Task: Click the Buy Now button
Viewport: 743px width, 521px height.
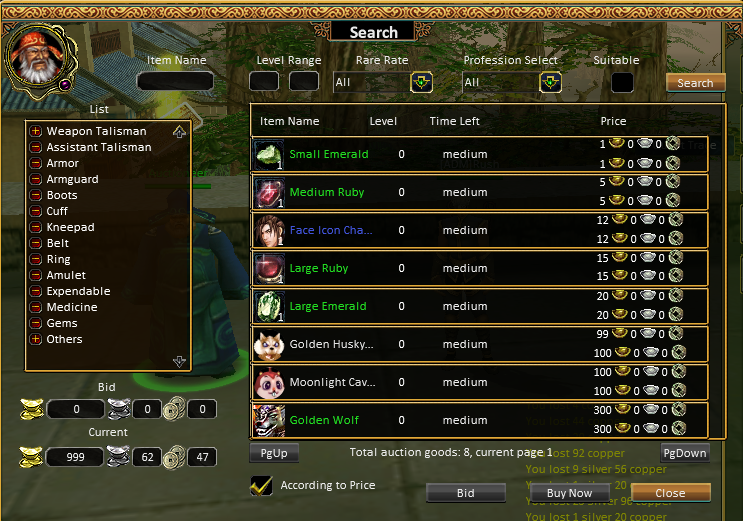Action: click(570, 493)
